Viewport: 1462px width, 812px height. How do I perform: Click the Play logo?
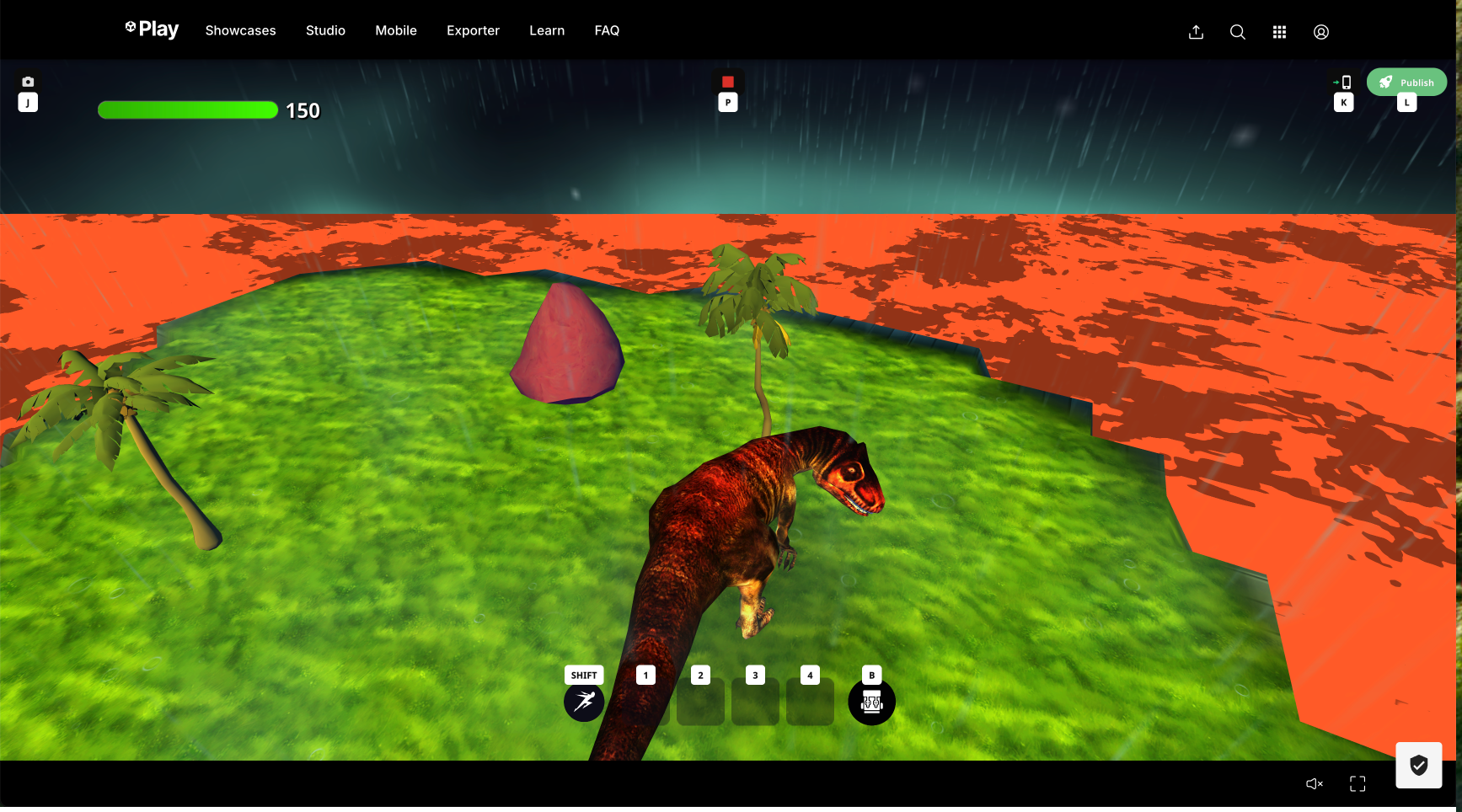(x=153, y=29)
